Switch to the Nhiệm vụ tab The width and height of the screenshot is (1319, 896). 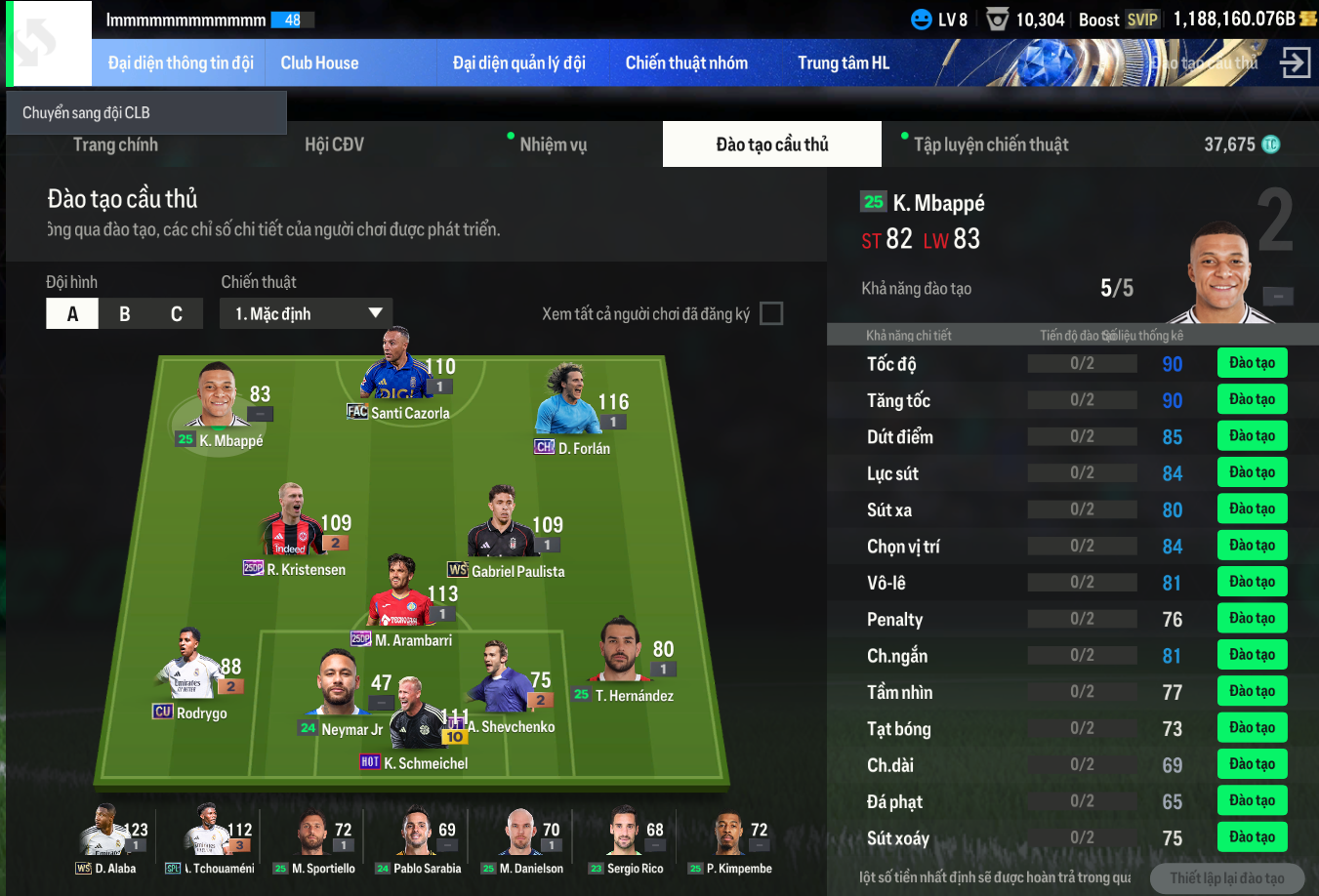[x=553, y=145]
